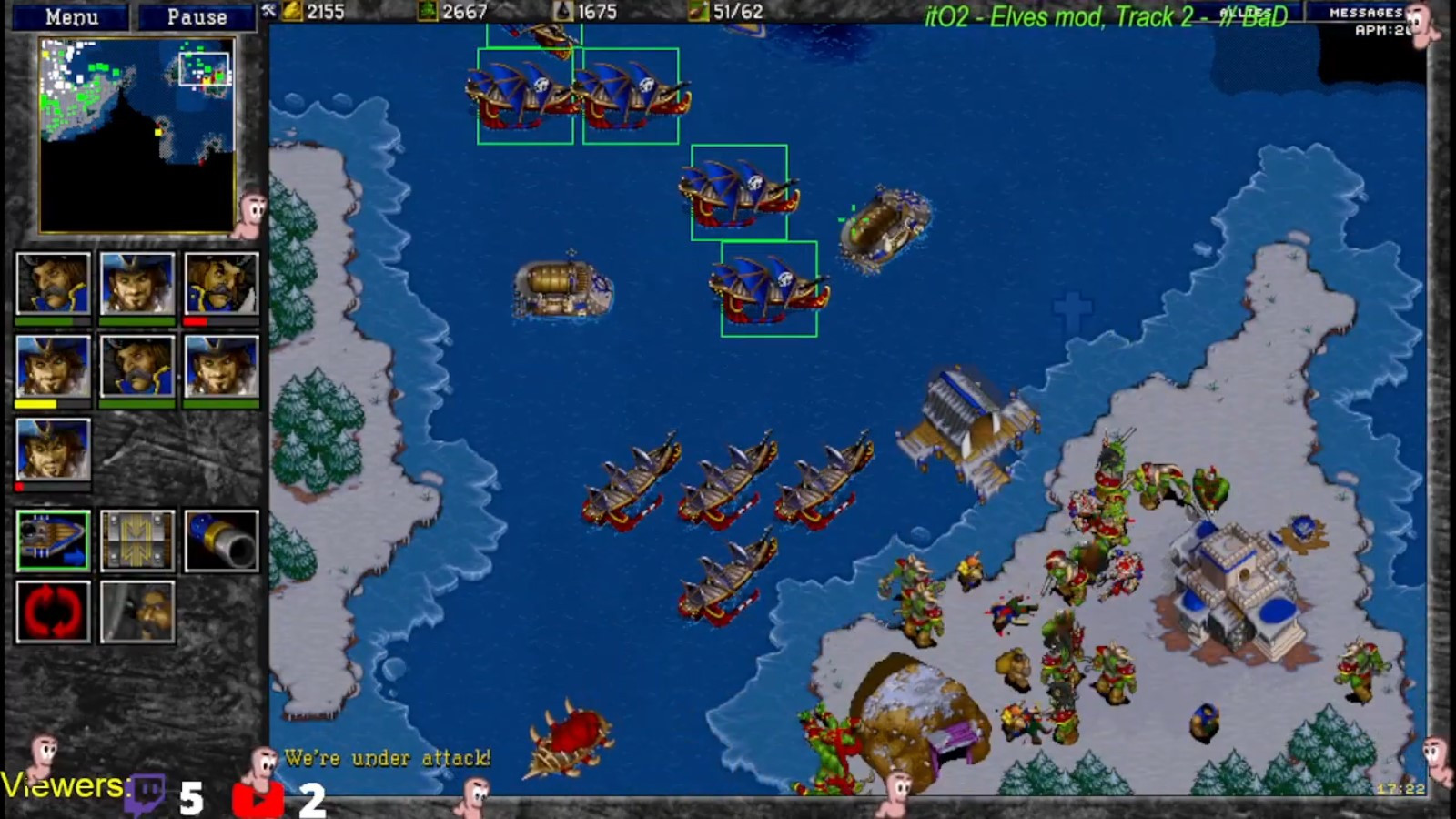1456x819 pixels.
Task: Click the gold coins icon in resource bar
Action: click(x=291, y=13)
